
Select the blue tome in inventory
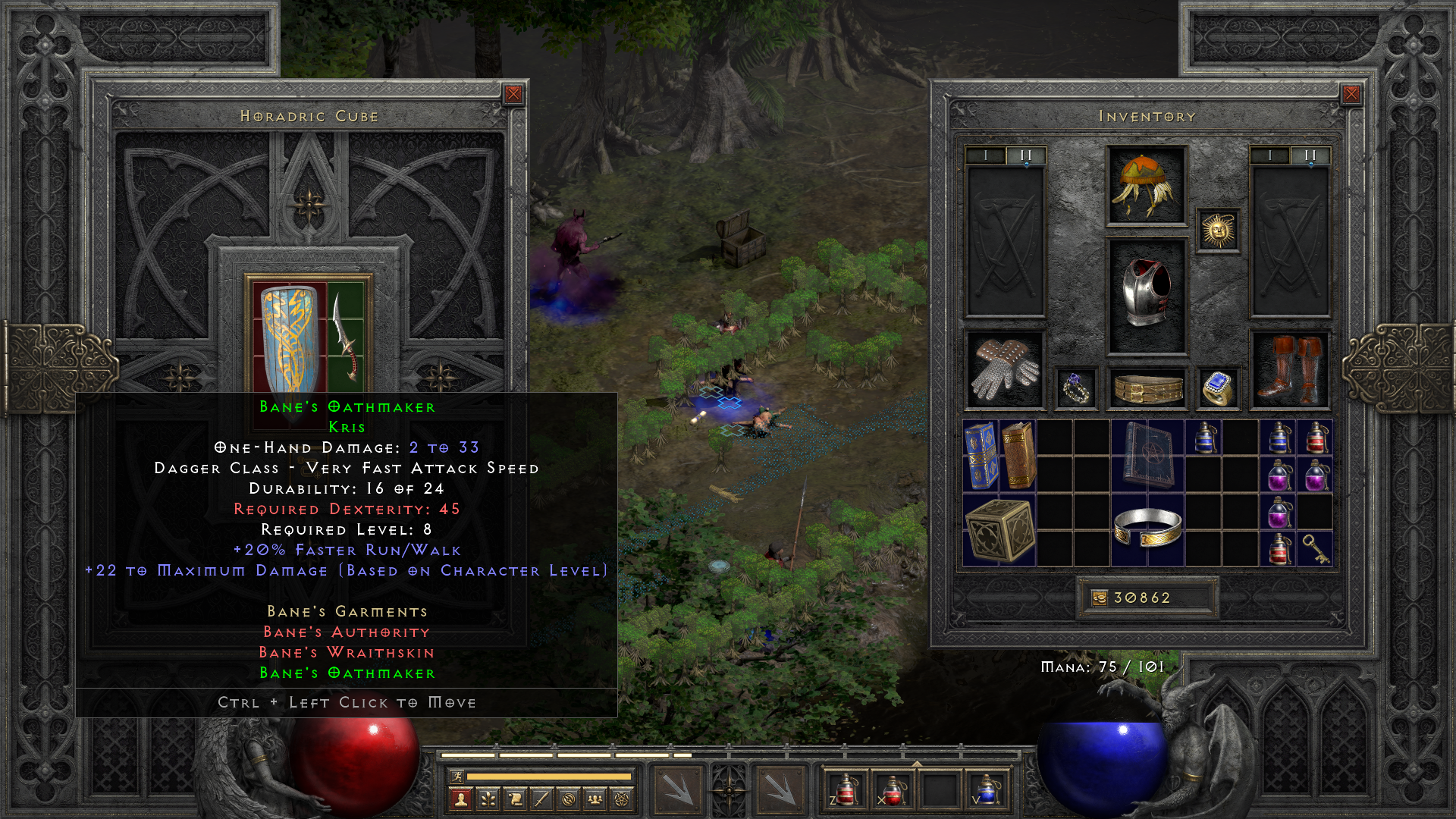point(981,456)
